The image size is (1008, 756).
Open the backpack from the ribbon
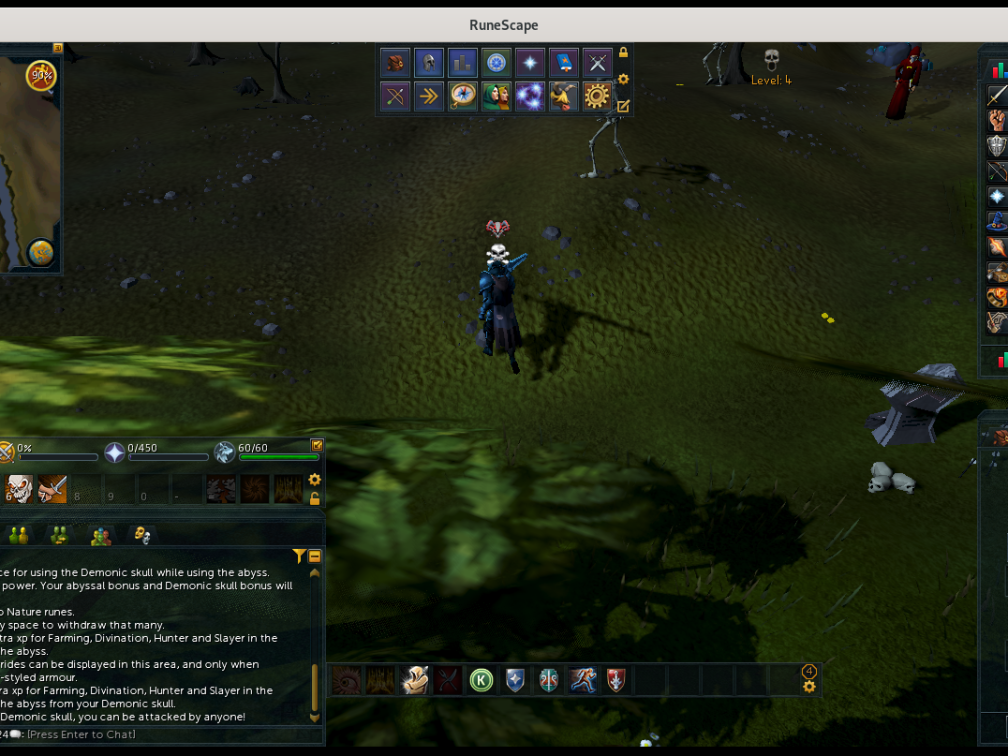[396, 63]
